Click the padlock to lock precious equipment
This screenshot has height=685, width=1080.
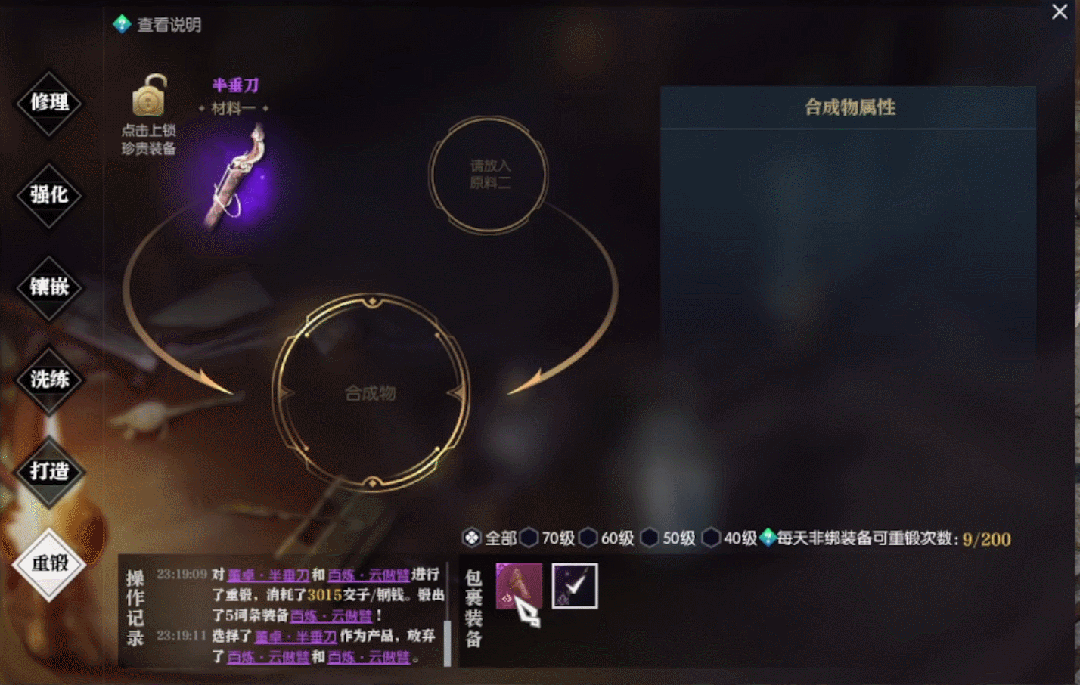[149, 98]
